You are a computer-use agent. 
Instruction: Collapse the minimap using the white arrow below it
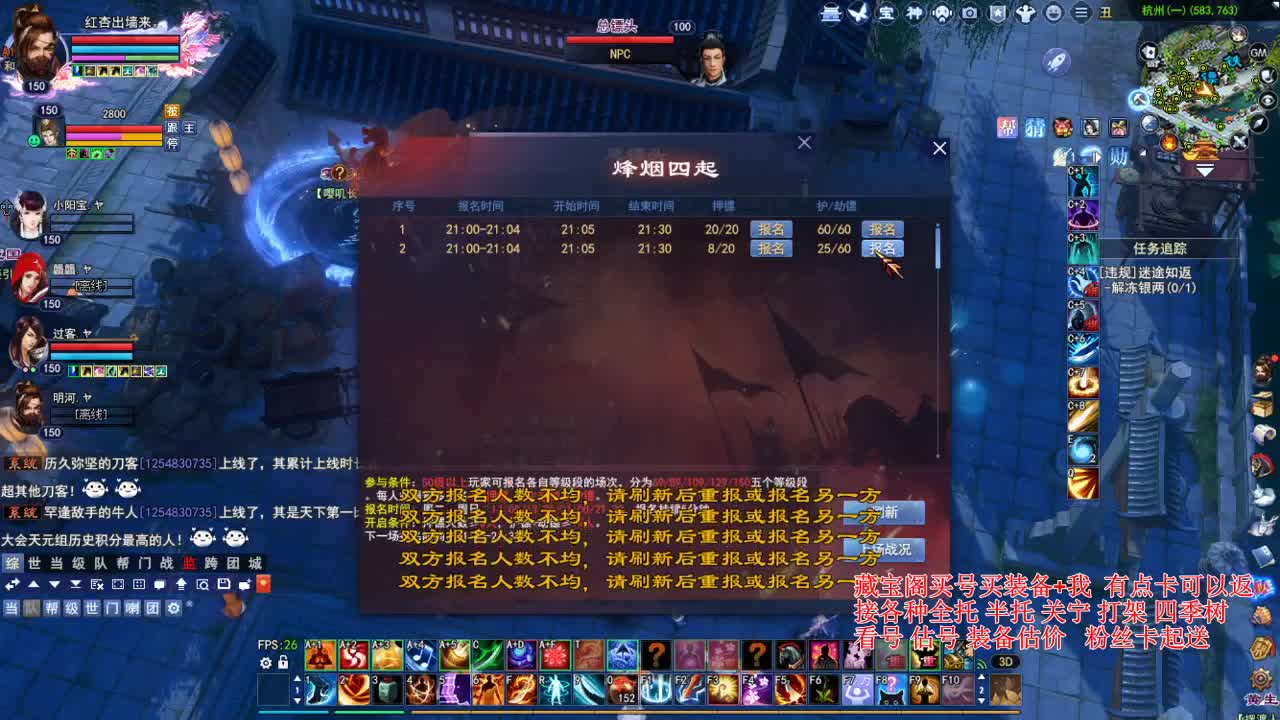tap(1205, 172)
